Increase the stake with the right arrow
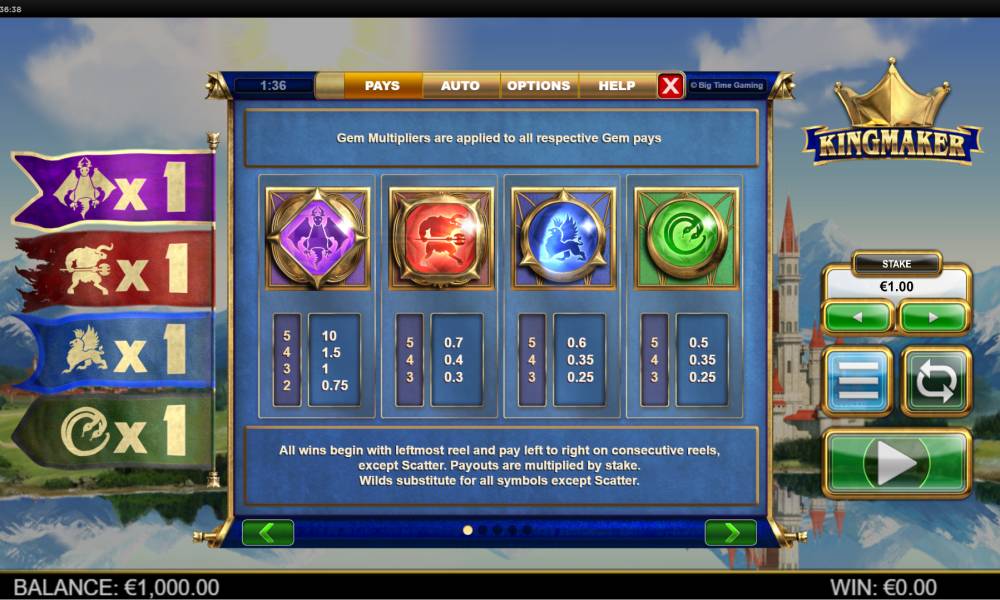 [934, 317]
